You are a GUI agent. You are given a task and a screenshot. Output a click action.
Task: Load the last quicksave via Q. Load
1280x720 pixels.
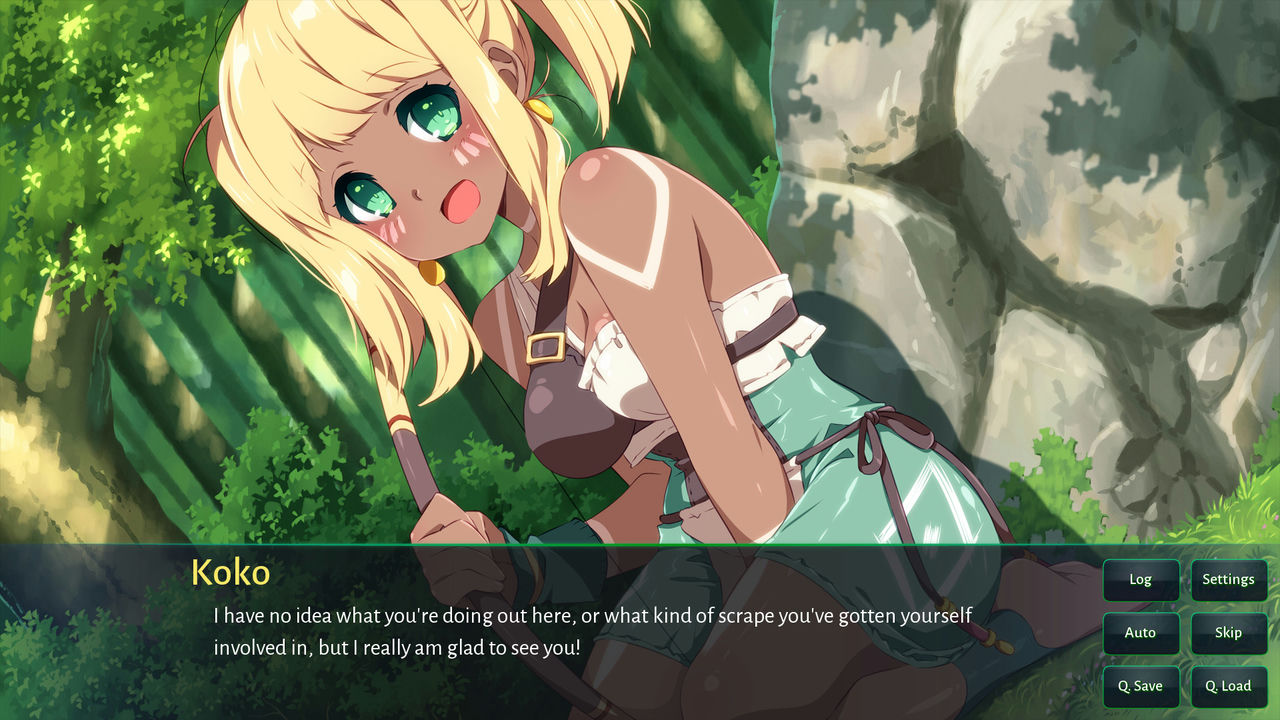1228,685
